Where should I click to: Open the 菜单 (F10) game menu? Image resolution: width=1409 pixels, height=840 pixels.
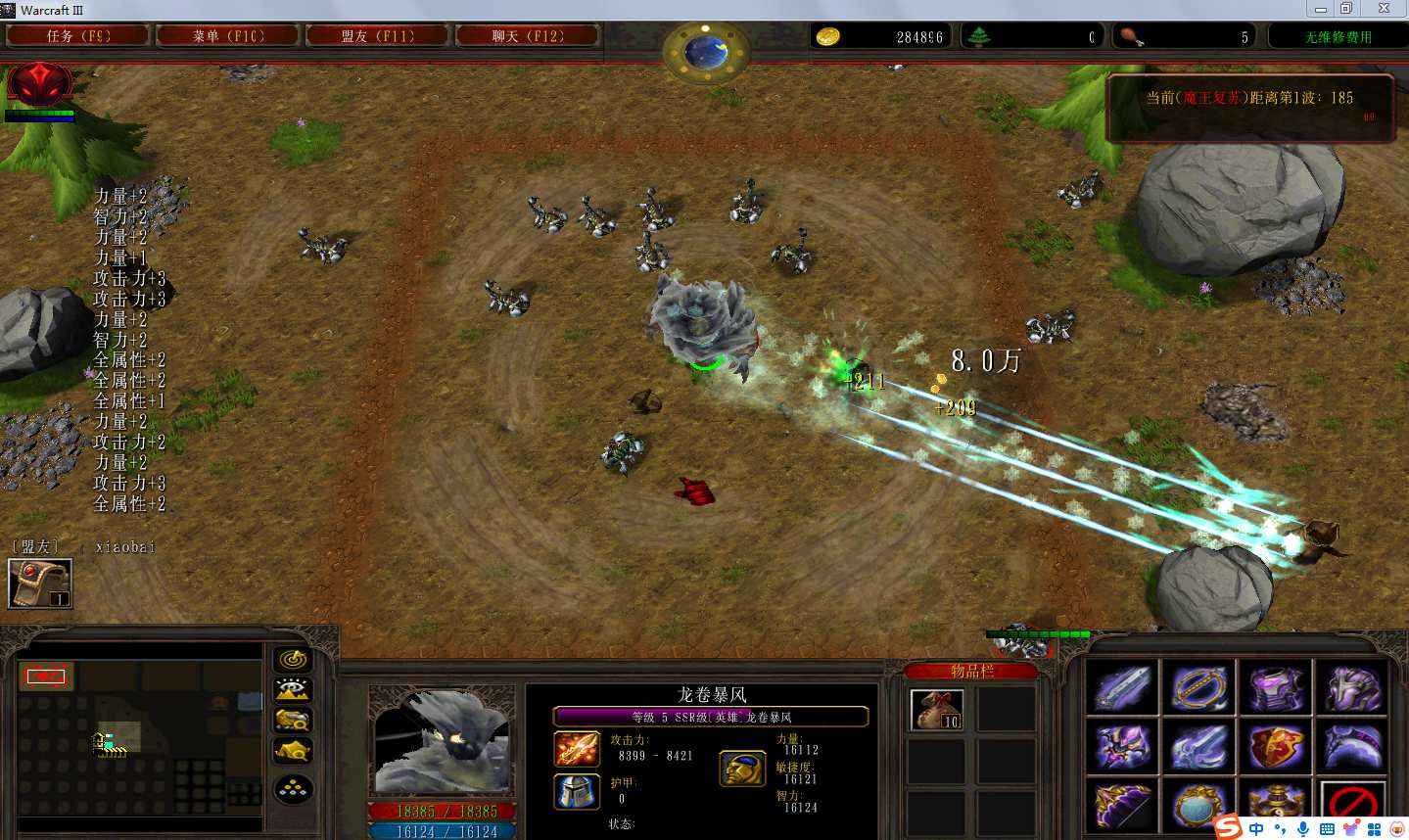[228, 36]
